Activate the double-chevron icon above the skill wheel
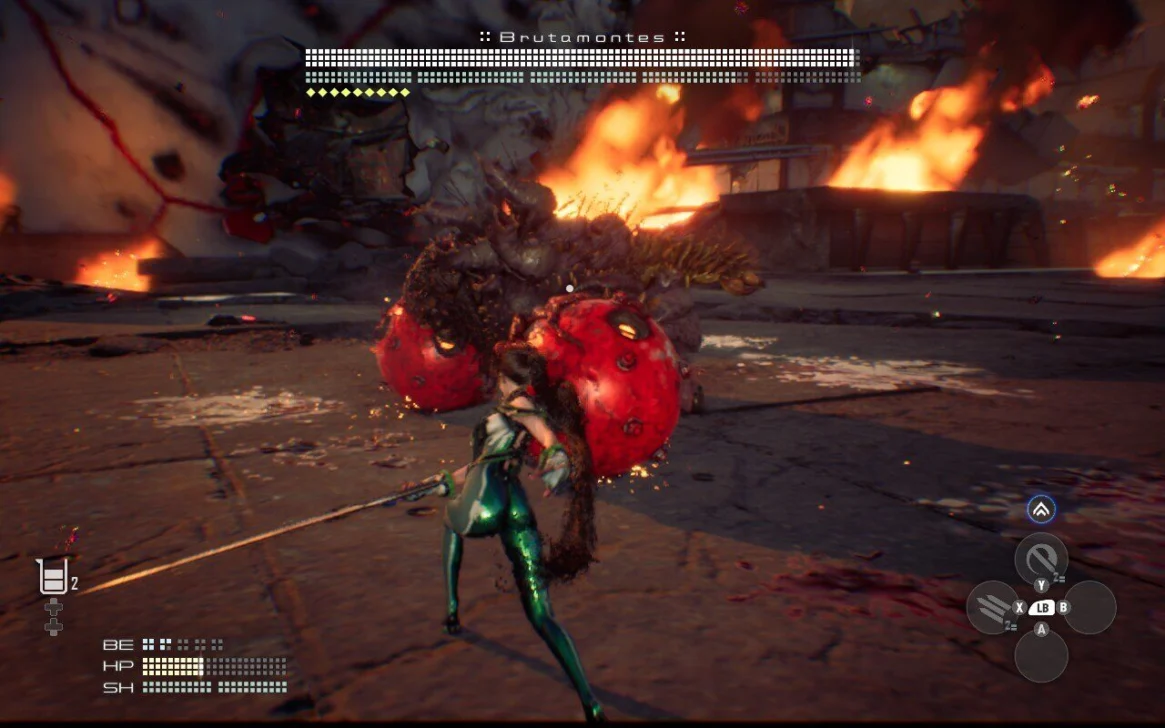1165x728 pixels. pos(1041,510)
